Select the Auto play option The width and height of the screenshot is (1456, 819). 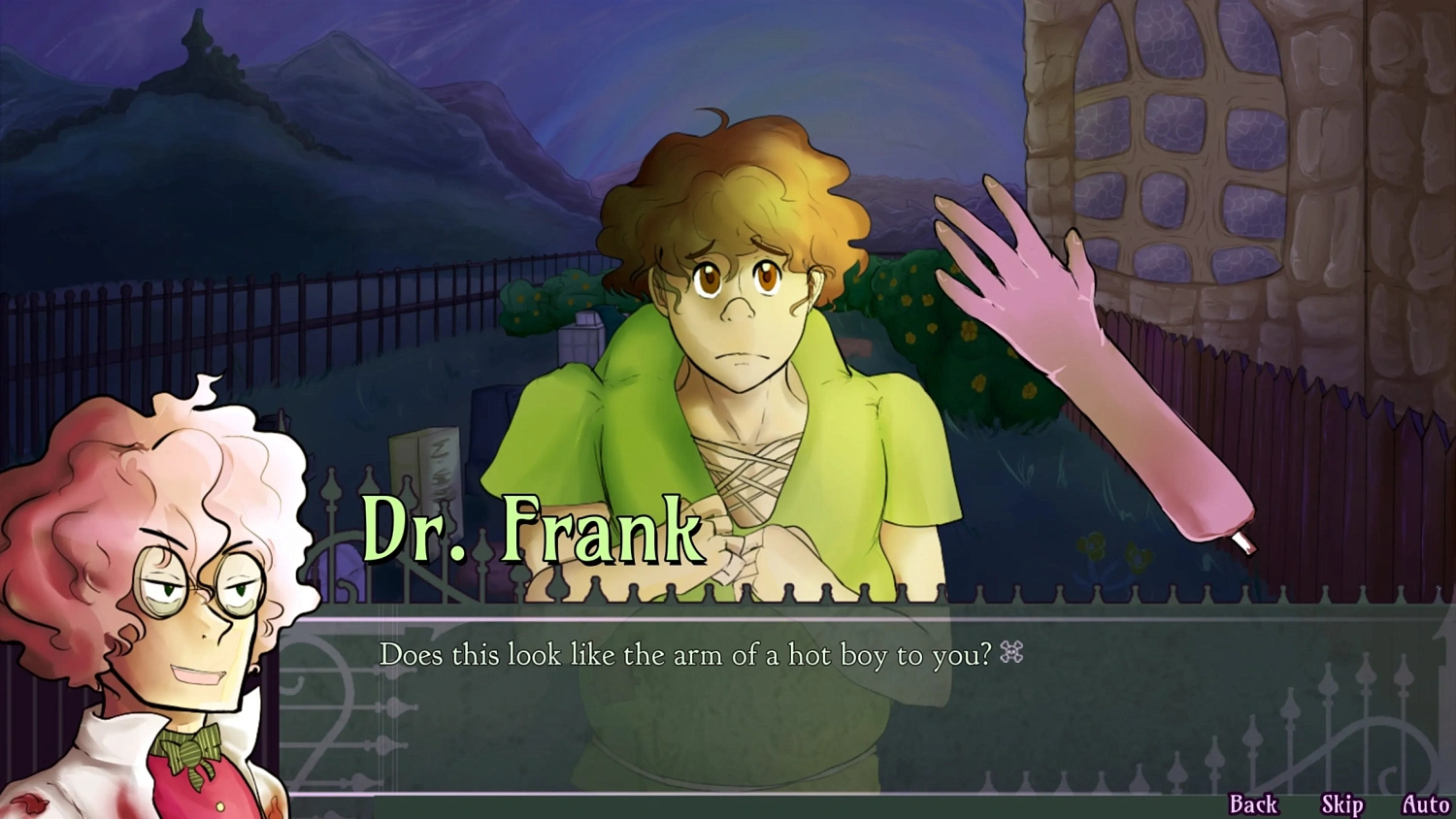click(x=1427, y=803)
